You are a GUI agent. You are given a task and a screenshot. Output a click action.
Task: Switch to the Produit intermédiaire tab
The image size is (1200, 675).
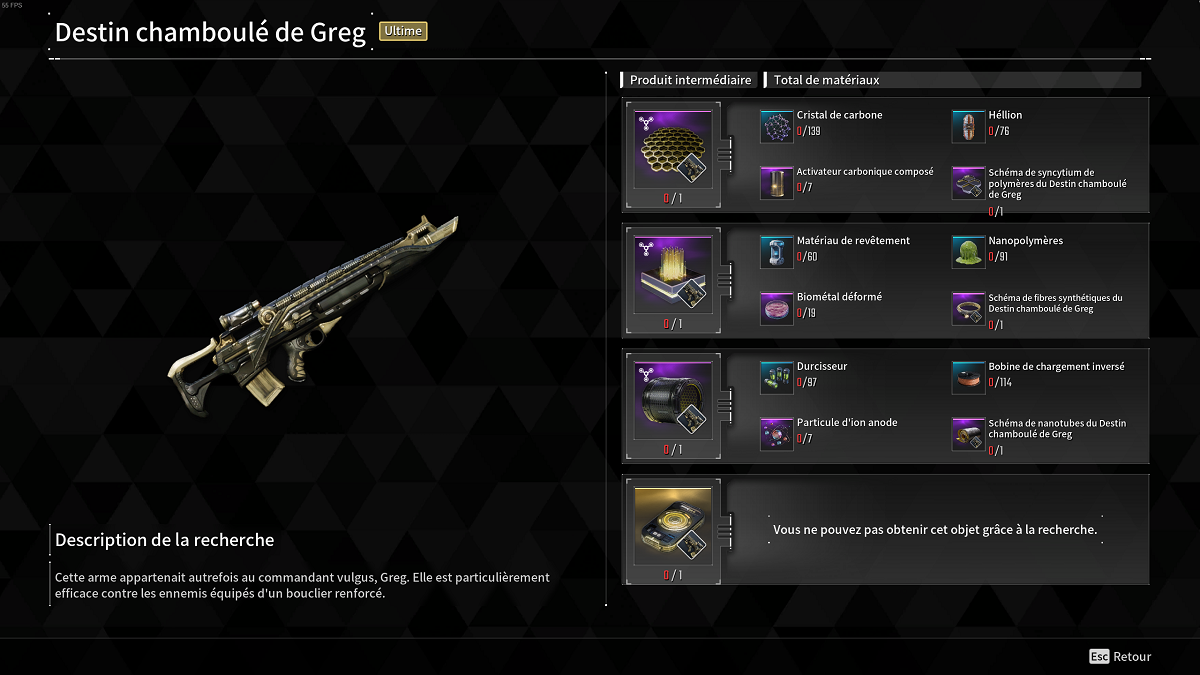pos(690,80)
